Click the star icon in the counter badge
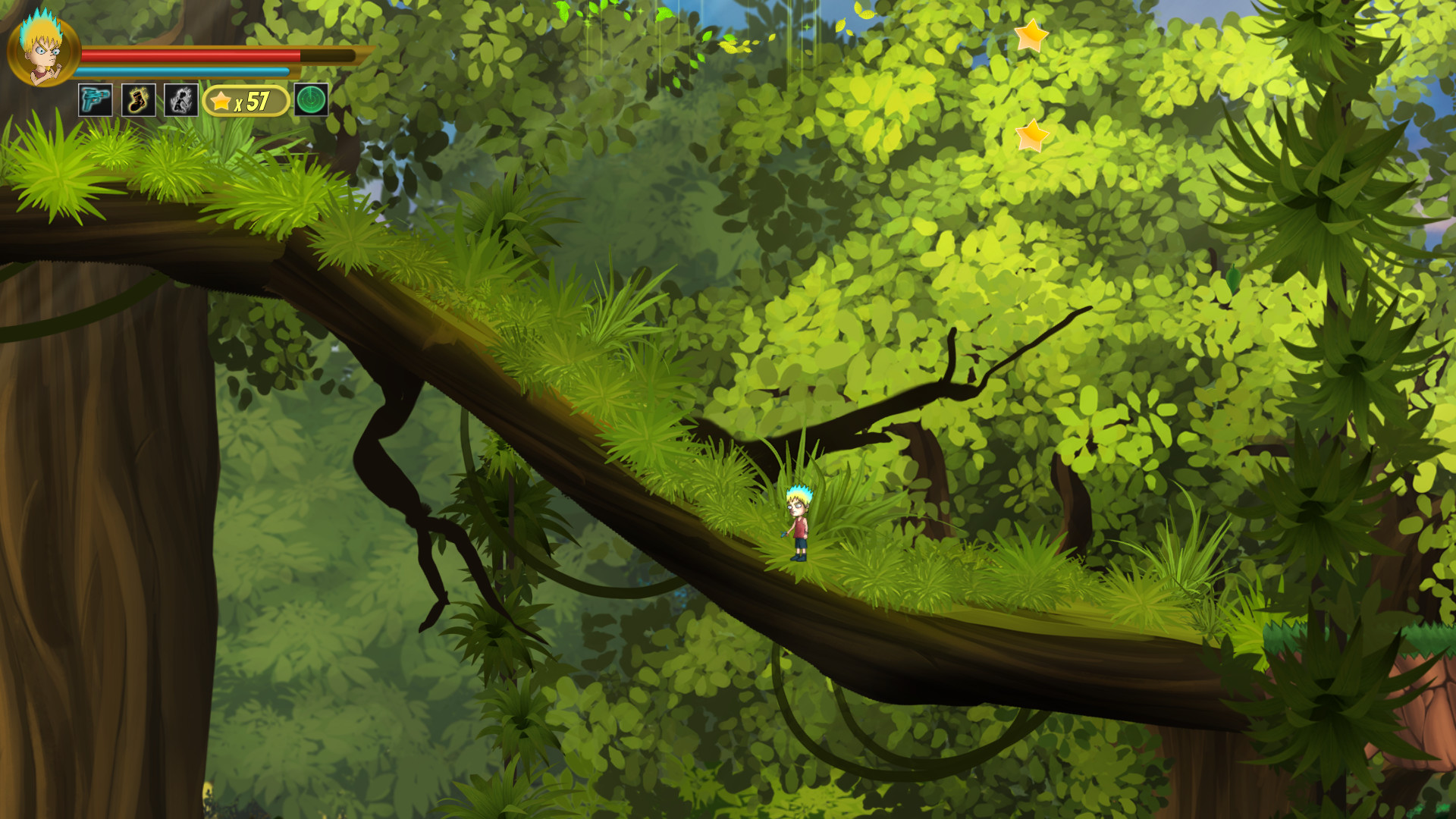The width and height of the screenshot is (1456, 819). 221,99
